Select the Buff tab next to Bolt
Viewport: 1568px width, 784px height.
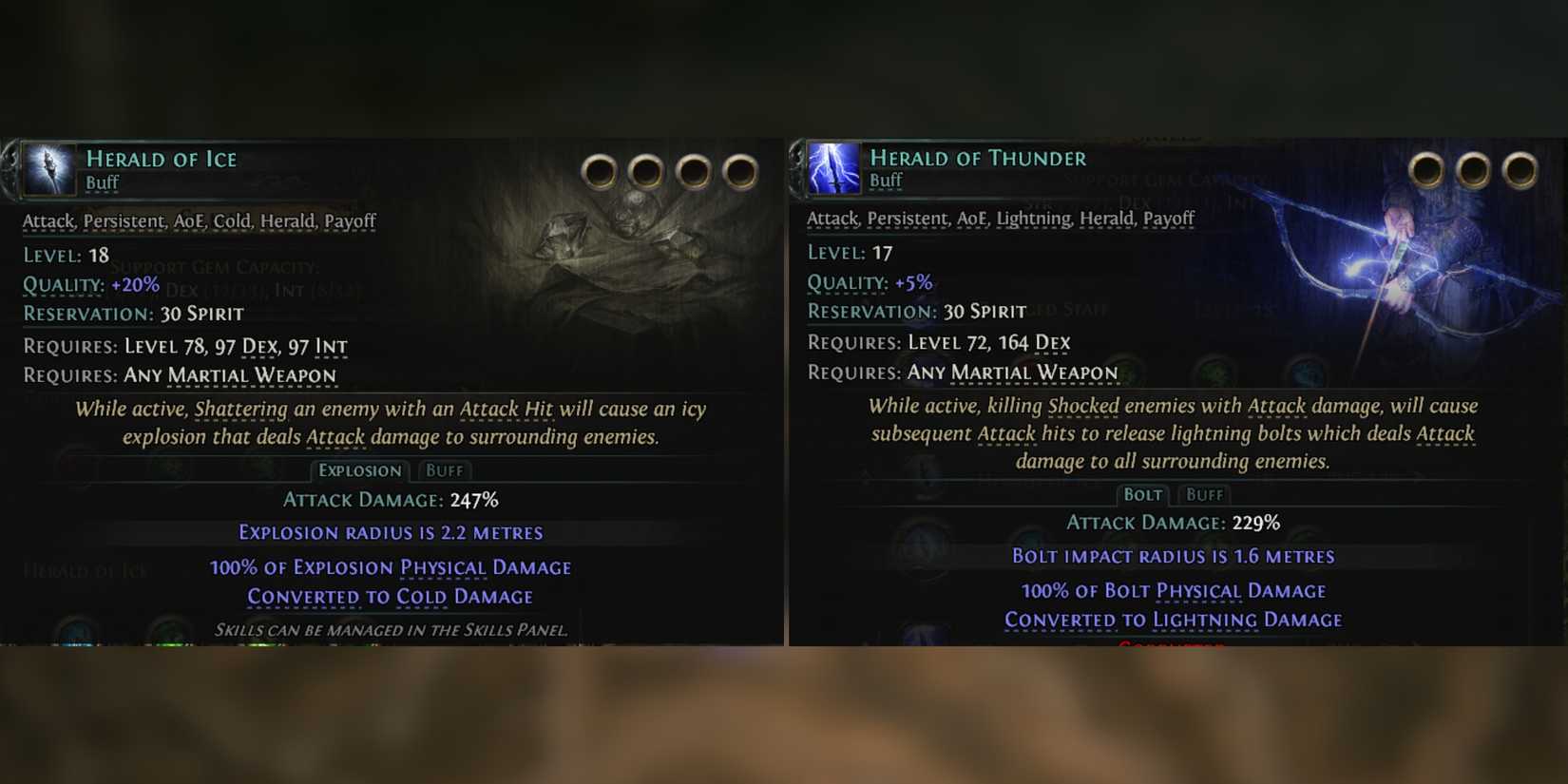click(1204, 495)
